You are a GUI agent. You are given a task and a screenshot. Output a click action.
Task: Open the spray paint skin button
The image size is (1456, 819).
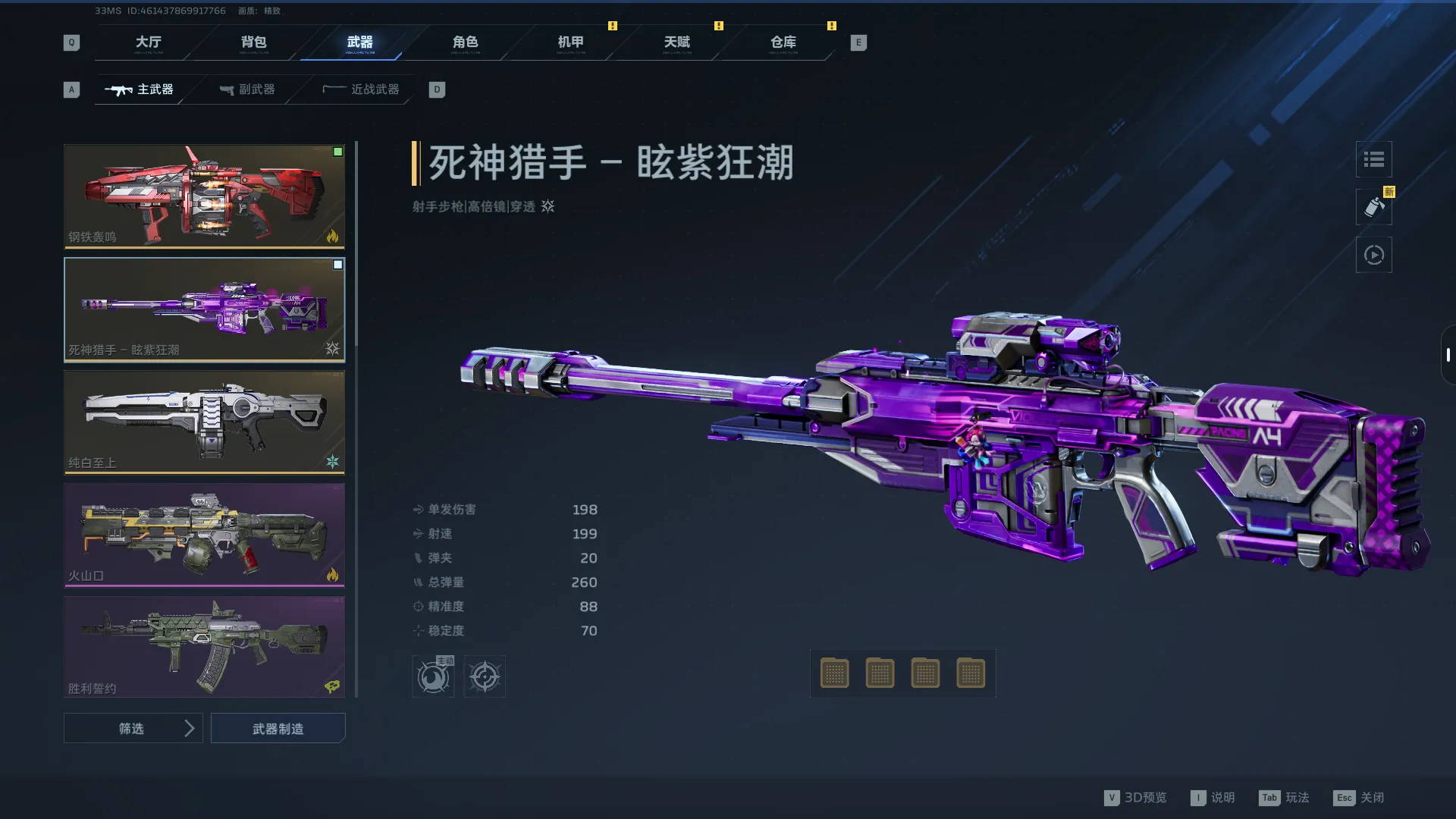point(1373,207)
